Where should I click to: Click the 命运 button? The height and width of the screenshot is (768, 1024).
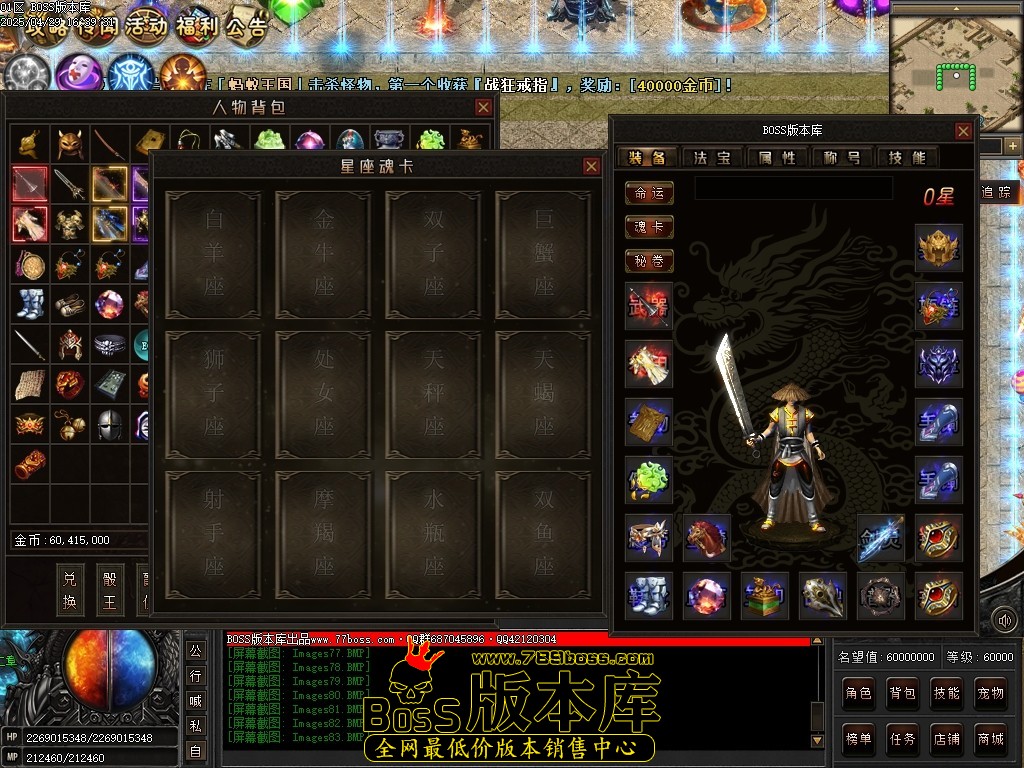click(x=649, y=193)
